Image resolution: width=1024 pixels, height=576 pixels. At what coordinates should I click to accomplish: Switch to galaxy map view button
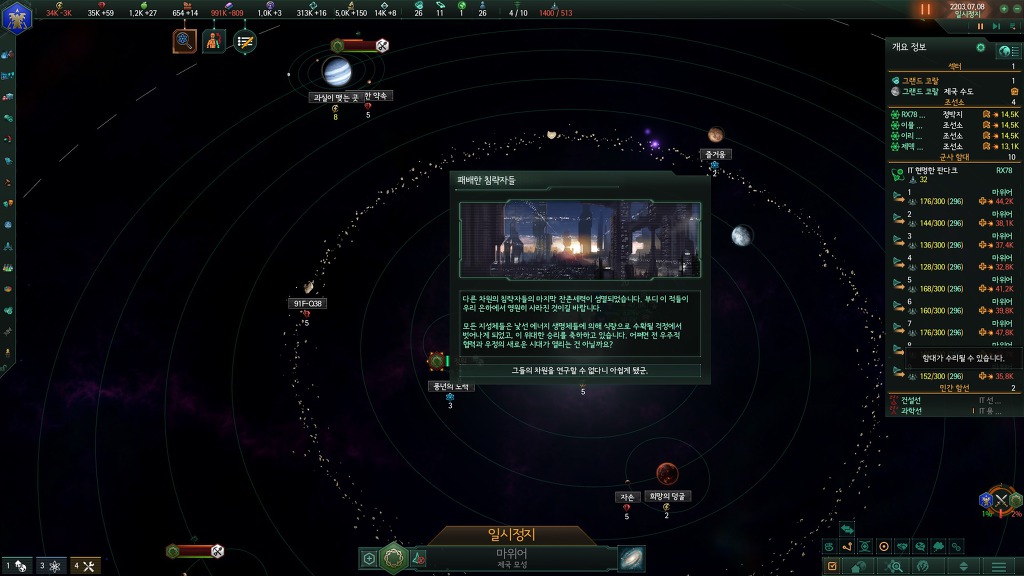(x=631, y=558)
